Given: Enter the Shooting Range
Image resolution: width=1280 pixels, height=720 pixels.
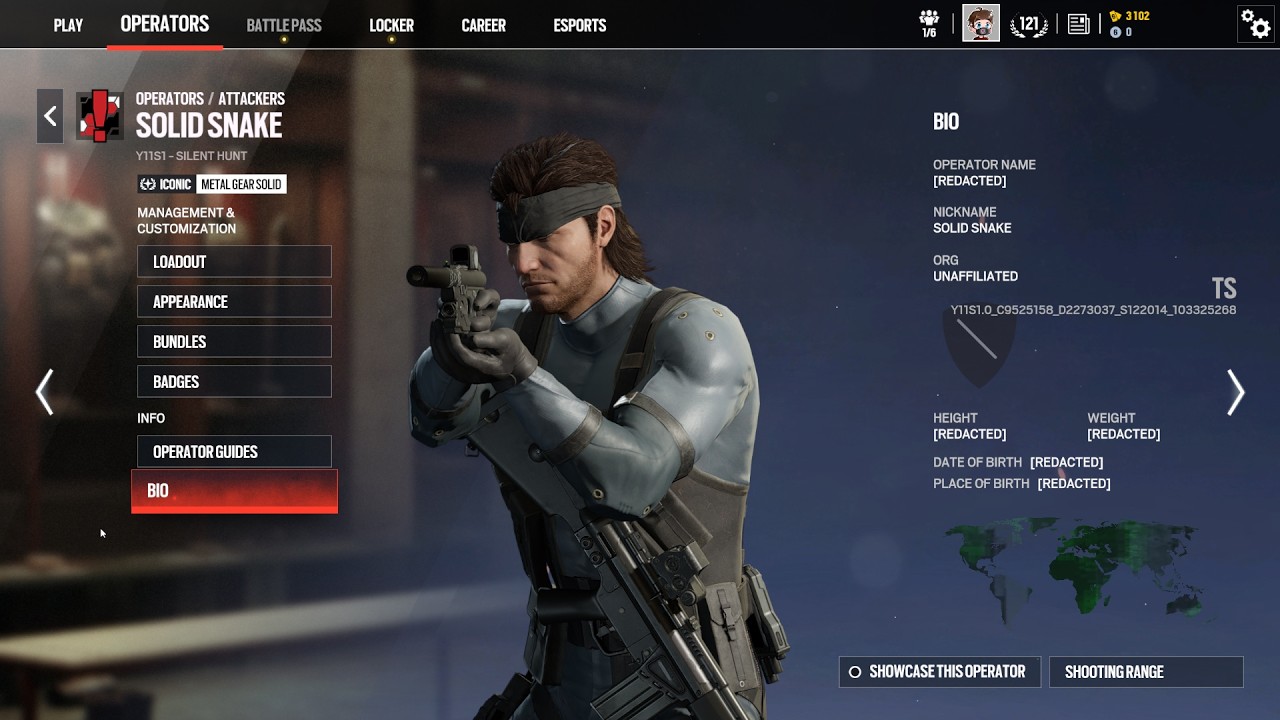Looking at the screenshot, I should point(1146,672).
